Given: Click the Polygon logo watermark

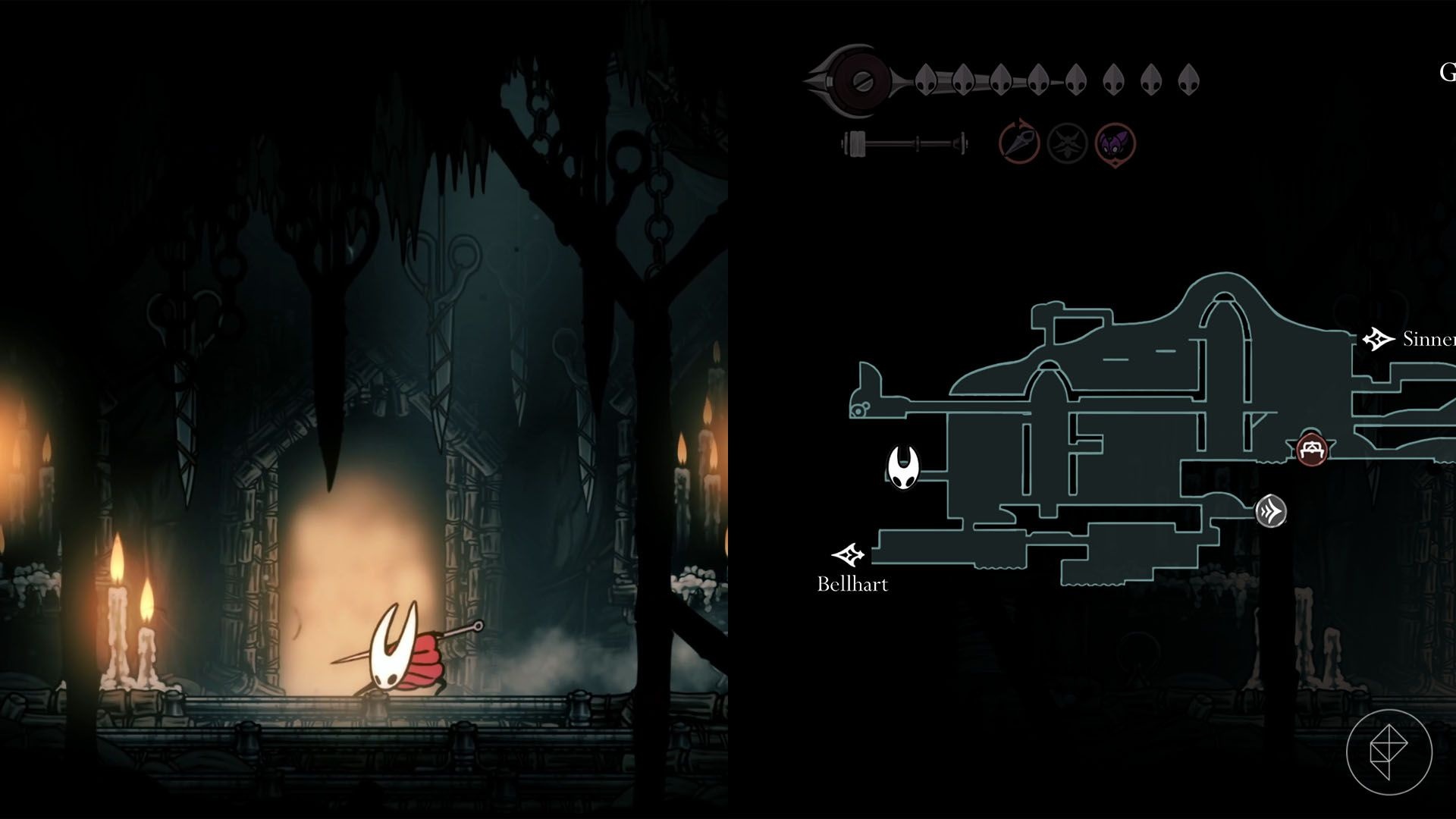Looking at the screenshot, I should click(1389, 752).
